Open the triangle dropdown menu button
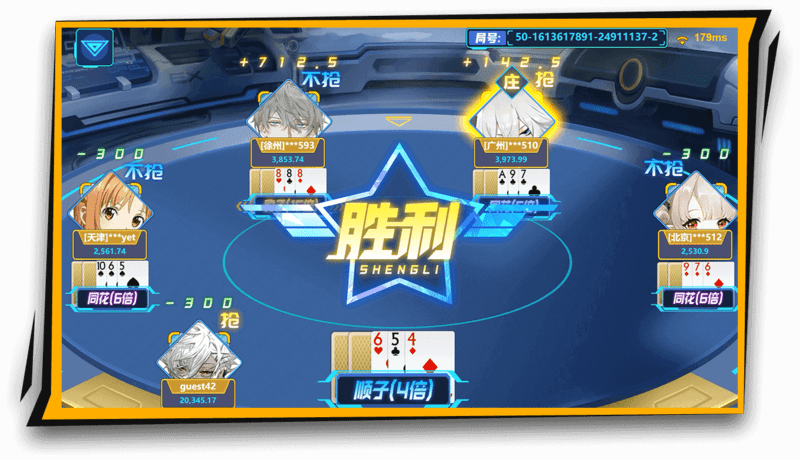Image resolution: width=800 pixels, height=460 pixels. 95,47
